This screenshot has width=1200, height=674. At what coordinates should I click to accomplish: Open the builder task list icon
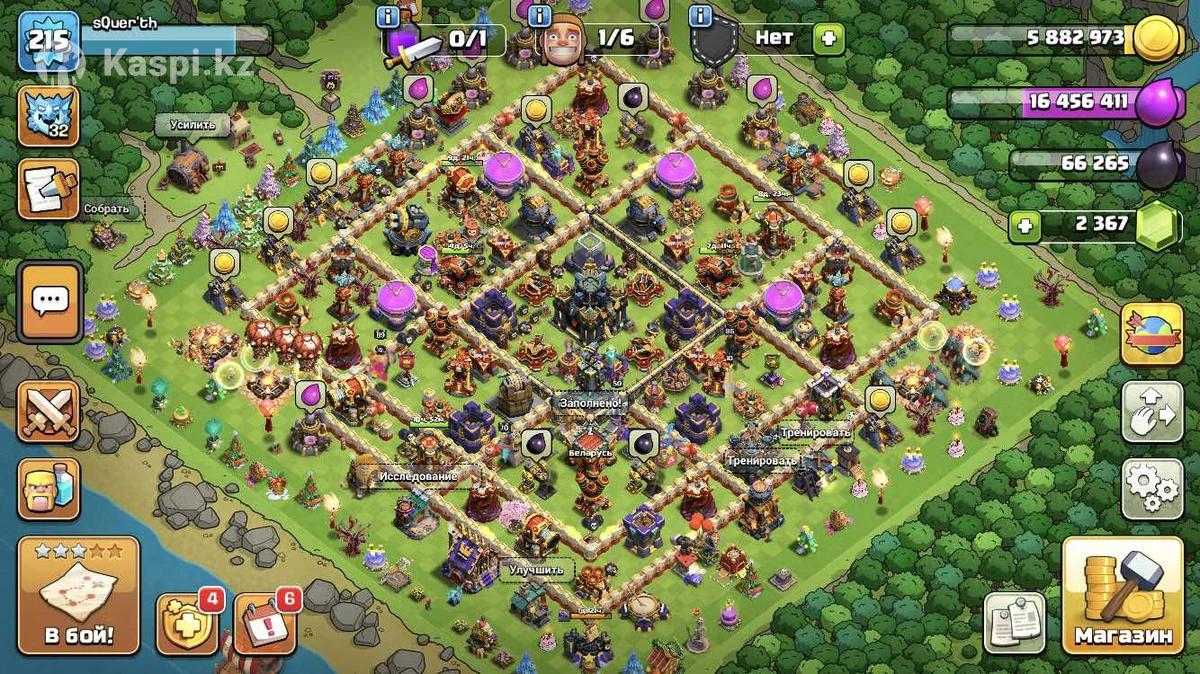[48, 189]
